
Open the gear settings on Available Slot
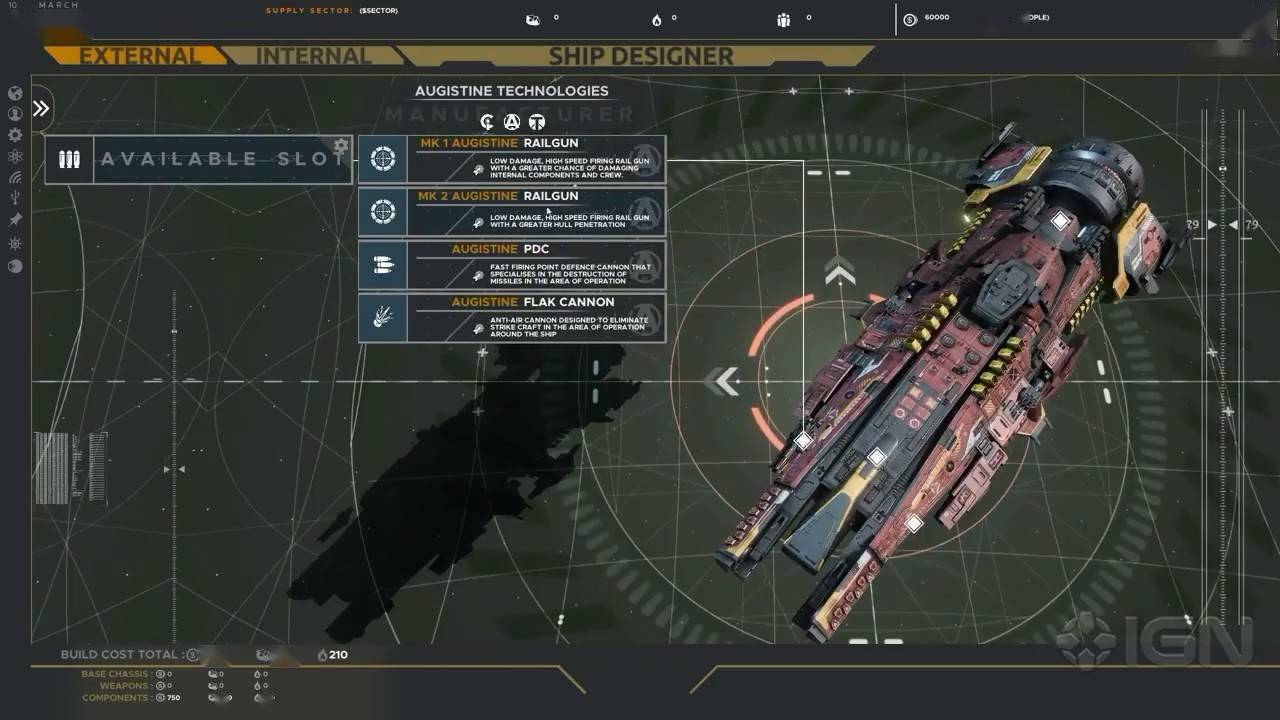pos(340,146)
